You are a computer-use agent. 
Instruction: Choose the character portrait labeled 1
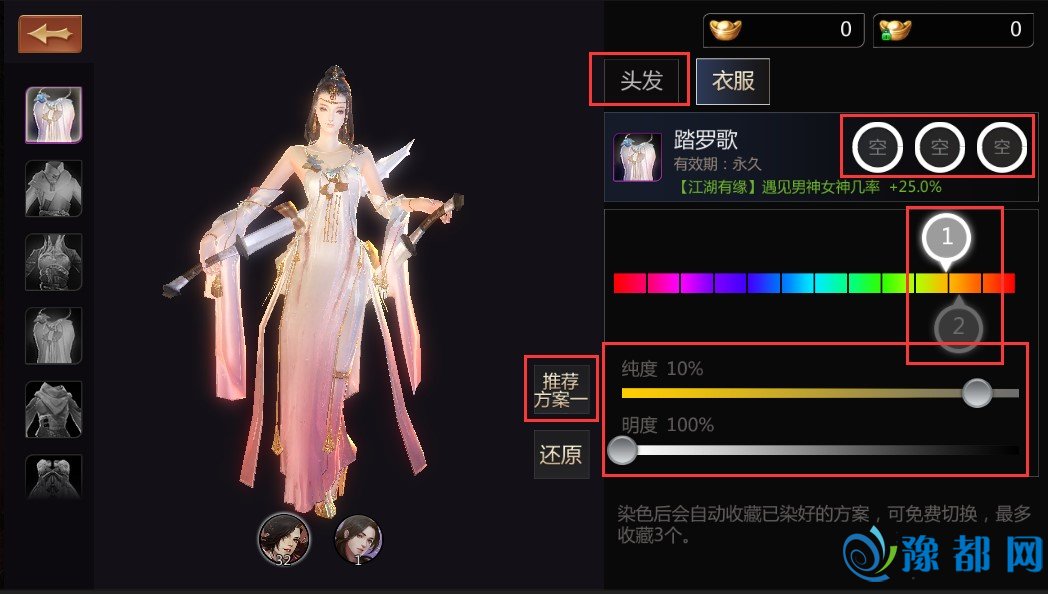point(358,538)
